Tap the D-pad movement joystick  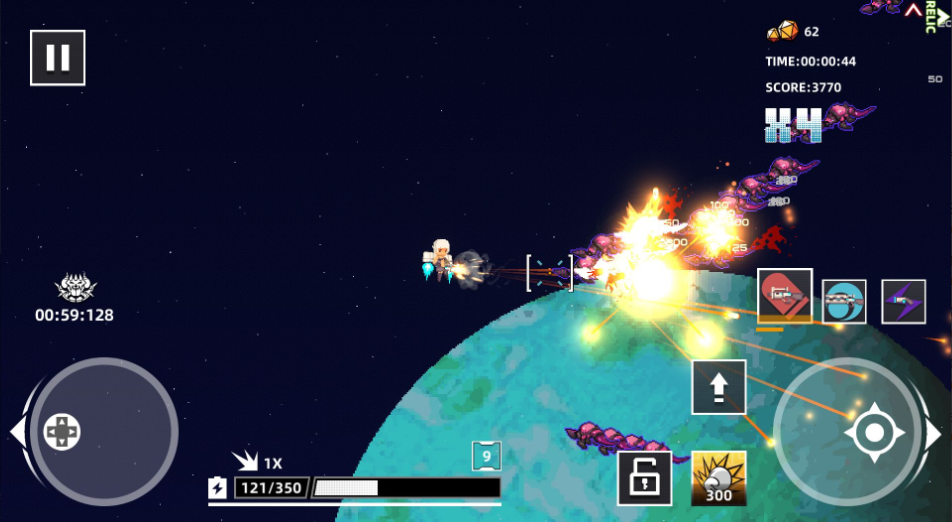point(62,432)
